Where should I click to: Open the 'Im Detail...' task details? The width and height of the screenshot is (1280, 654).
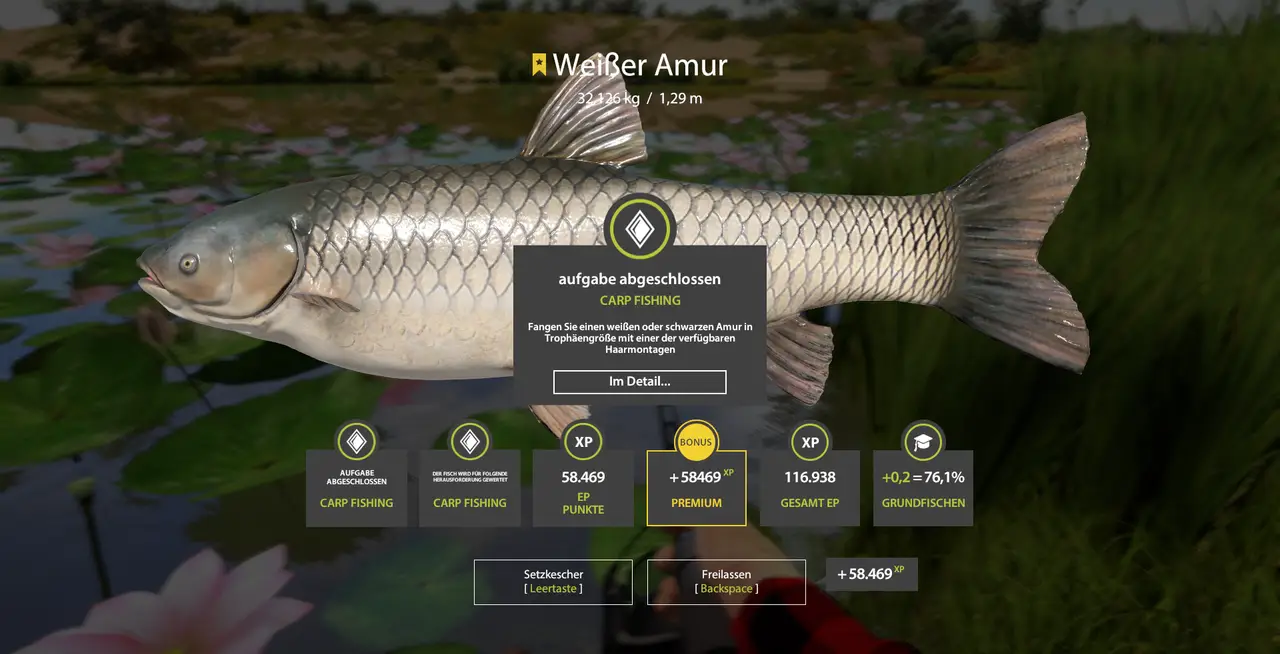[639, 382]
